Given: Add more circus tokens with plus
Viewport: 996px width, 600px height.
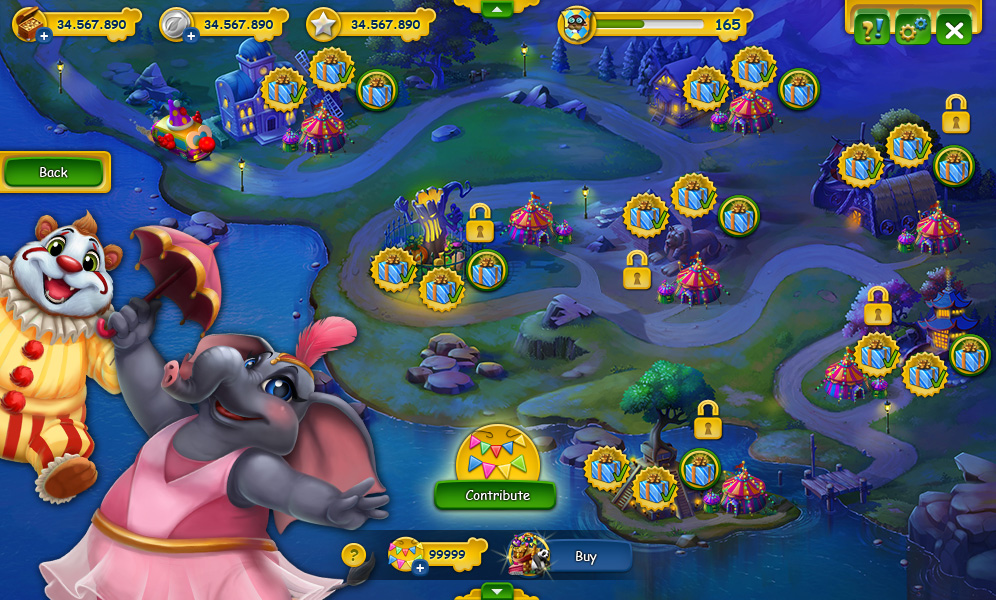Looking at the screenshot, I should click(420, 567).
